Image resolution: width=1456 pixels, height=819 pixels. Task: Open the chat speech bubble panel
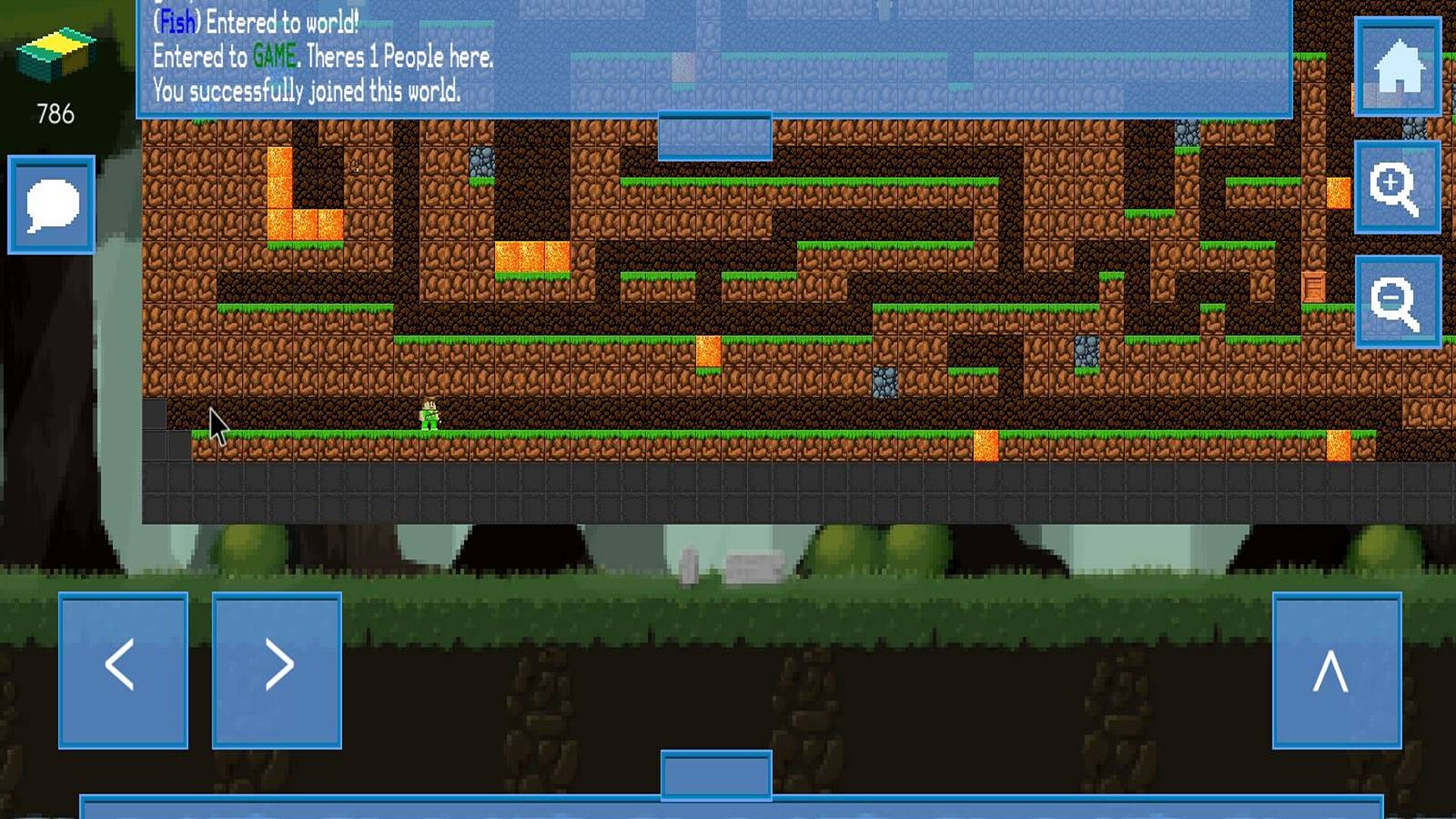[x=50, y=203]
